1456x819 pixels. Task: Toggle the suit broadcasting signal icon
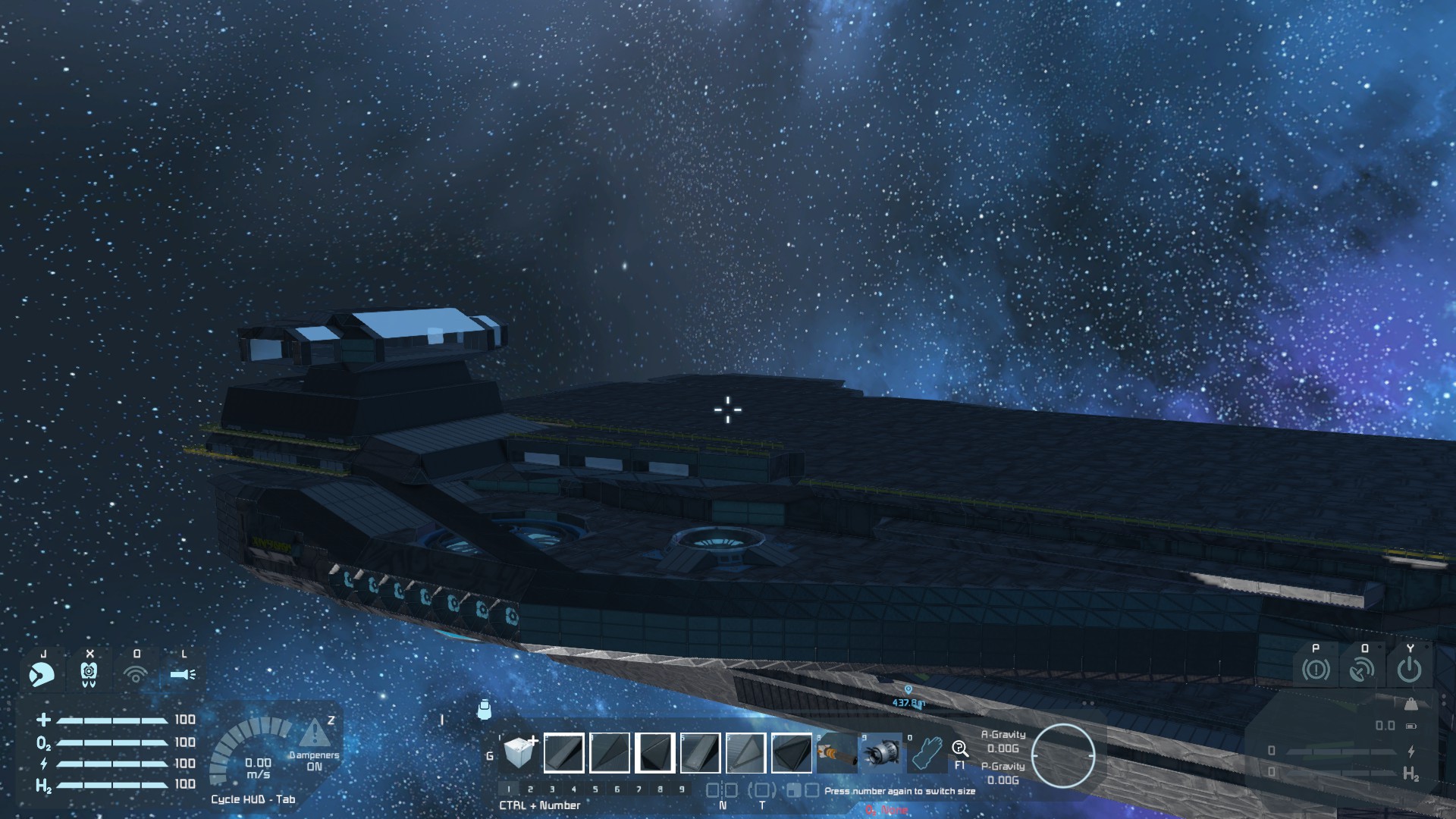click(x=136, y=673)
